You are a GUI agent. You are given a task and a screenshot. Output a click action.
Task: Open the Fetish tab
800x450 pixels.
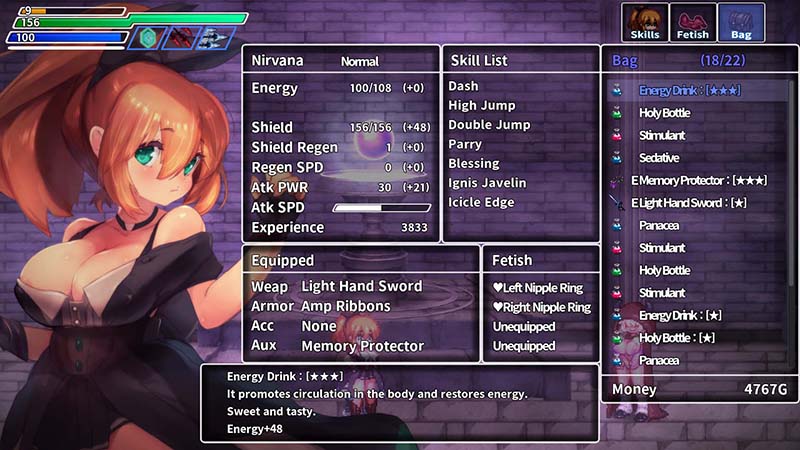point(693,23)
